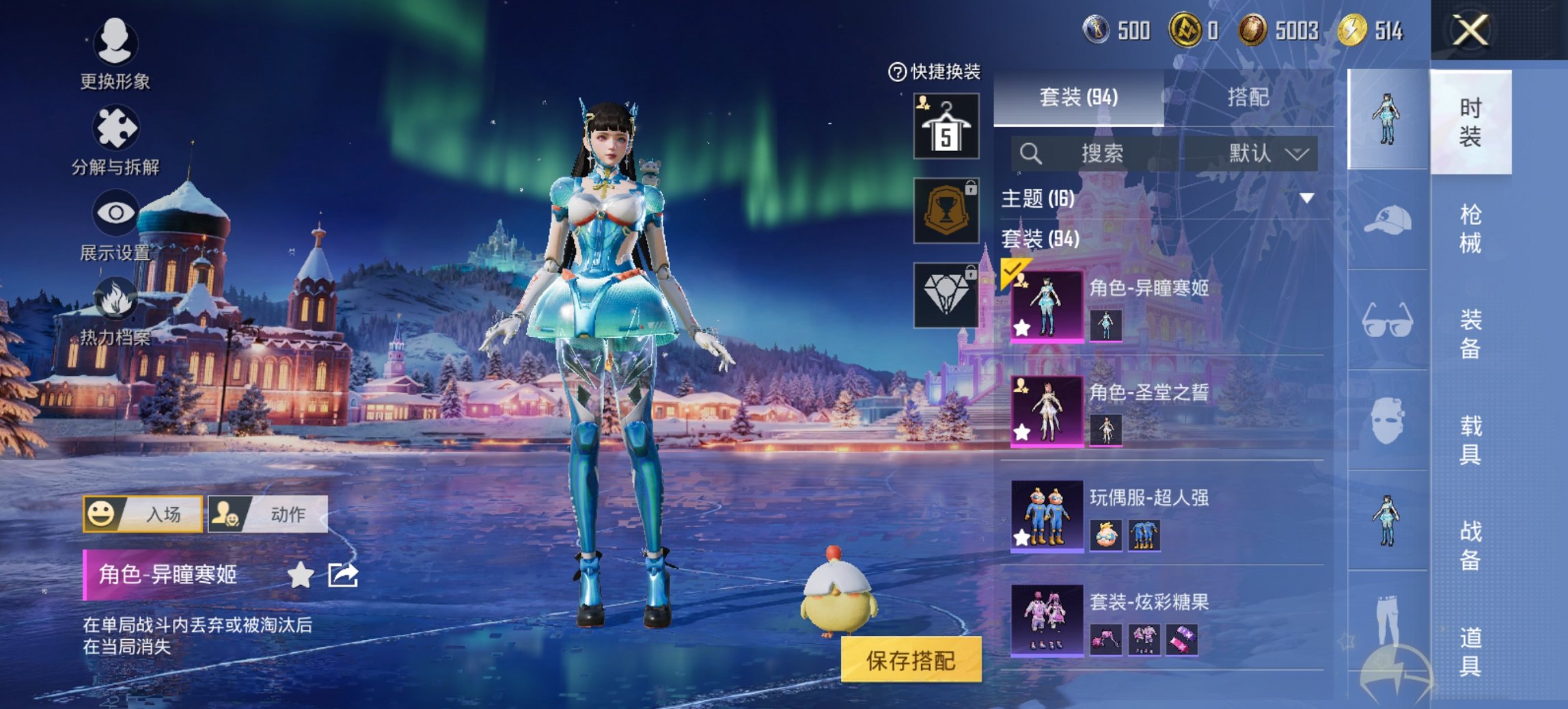Screen dimensions: 1568x709
Task: Switch to the 搭配 tab
Action: 1248,98
